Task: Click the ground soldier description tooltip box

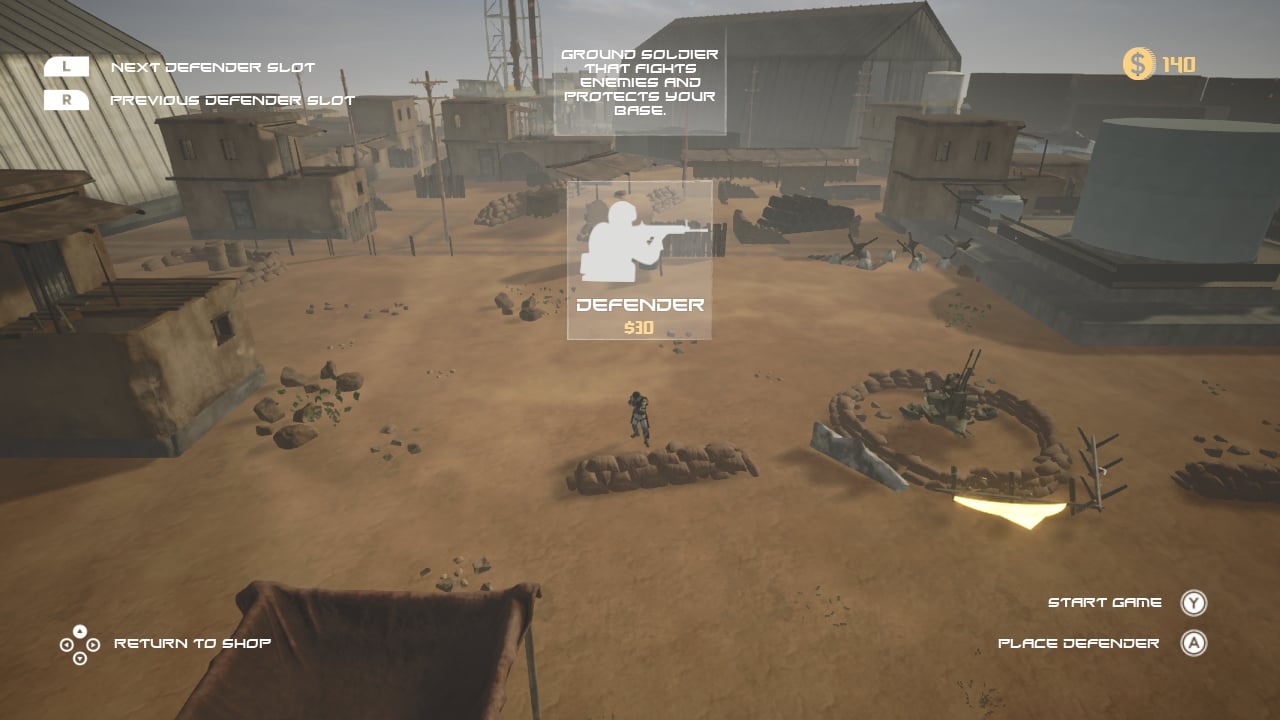Action: click(640, 80)
